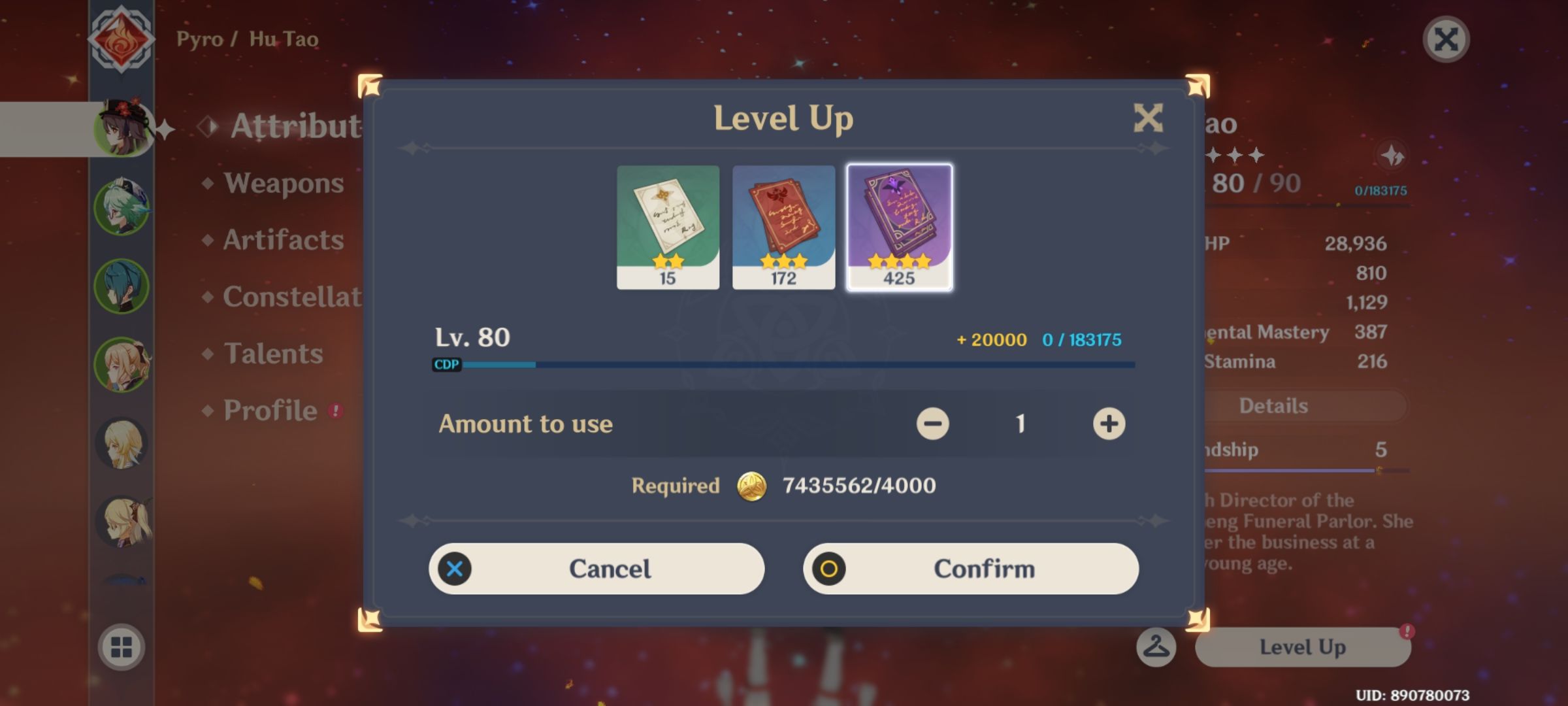1568x706 pixels.
Task: Switch to the Artifacts tab
Action: (x=282, y=241)
